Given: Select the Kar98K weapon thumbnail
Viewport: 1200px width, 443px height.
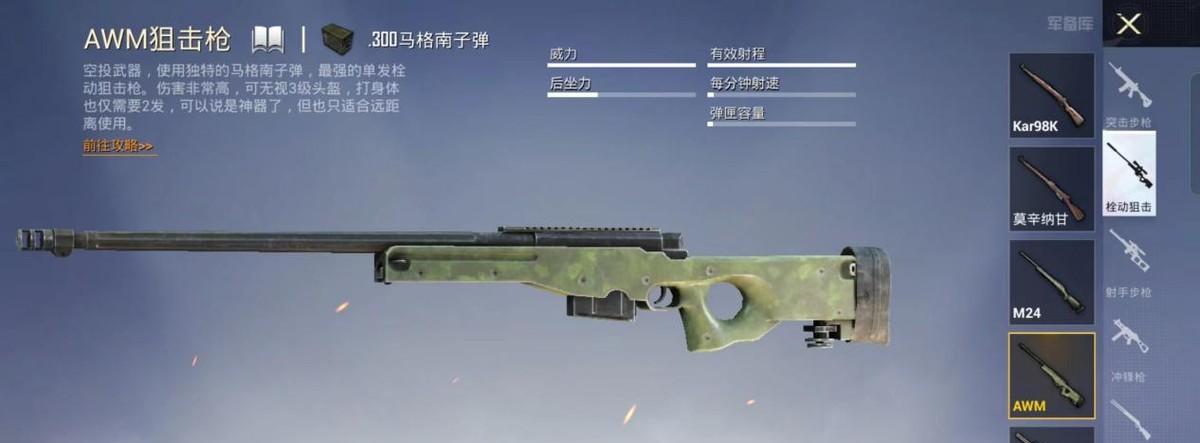Looking at the screenshot, I should (x=1051, y=95).
